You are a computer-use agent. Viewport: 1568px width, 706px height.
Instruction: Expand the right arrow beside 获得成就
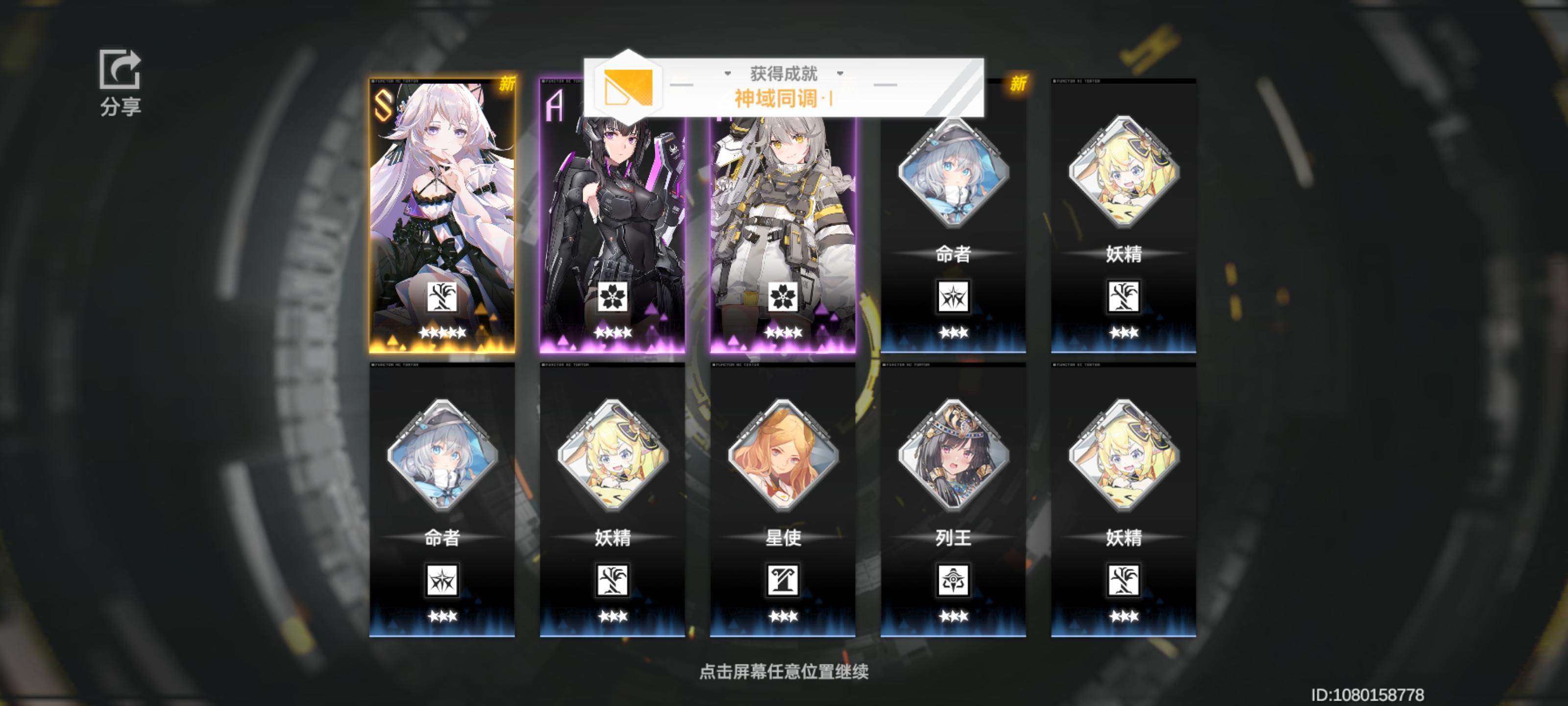tap(841, 75)
